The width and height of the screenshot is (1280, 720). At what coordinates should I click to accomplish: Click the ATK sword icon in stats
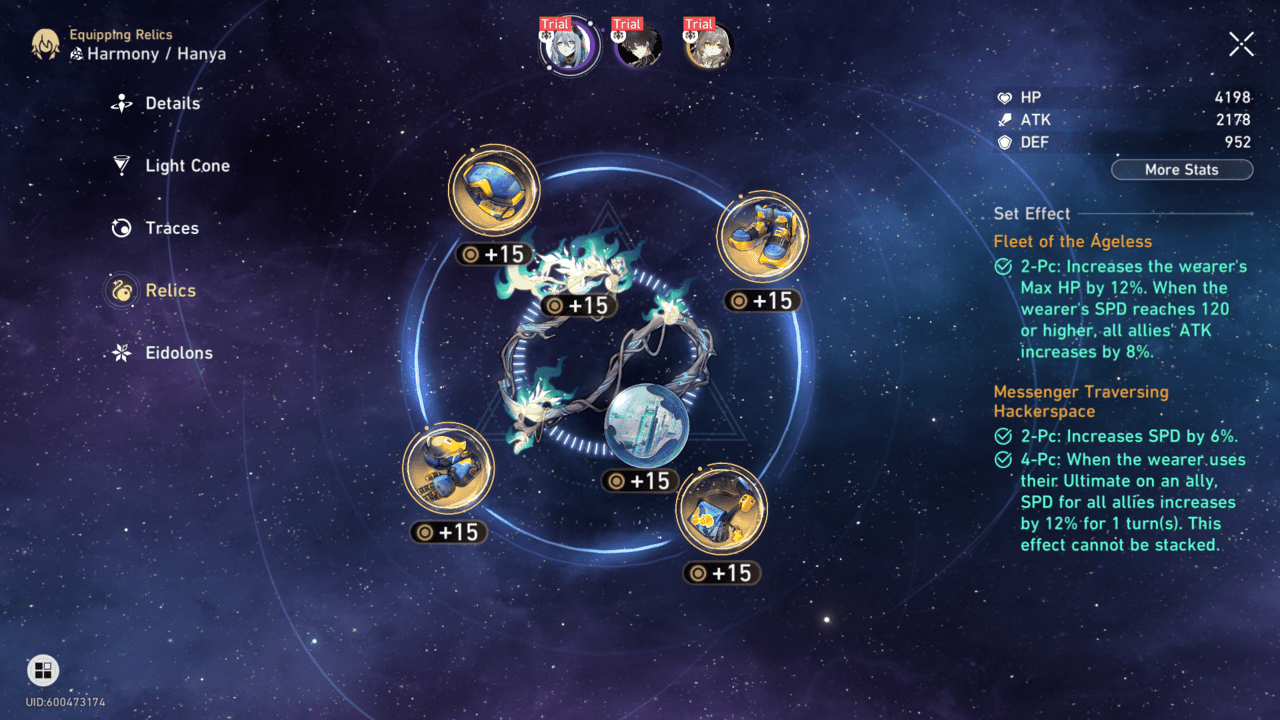(1008, 119)
